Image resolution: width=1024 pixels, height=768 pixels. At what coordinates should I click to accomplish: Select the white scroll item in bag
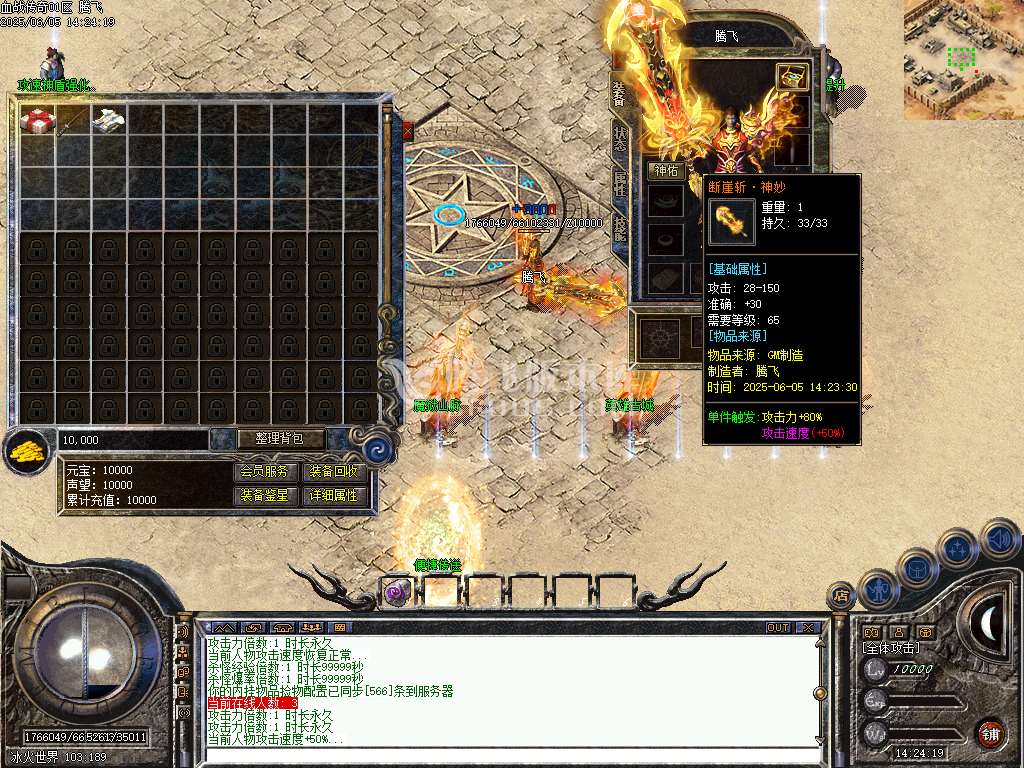(x=108, y=120)
